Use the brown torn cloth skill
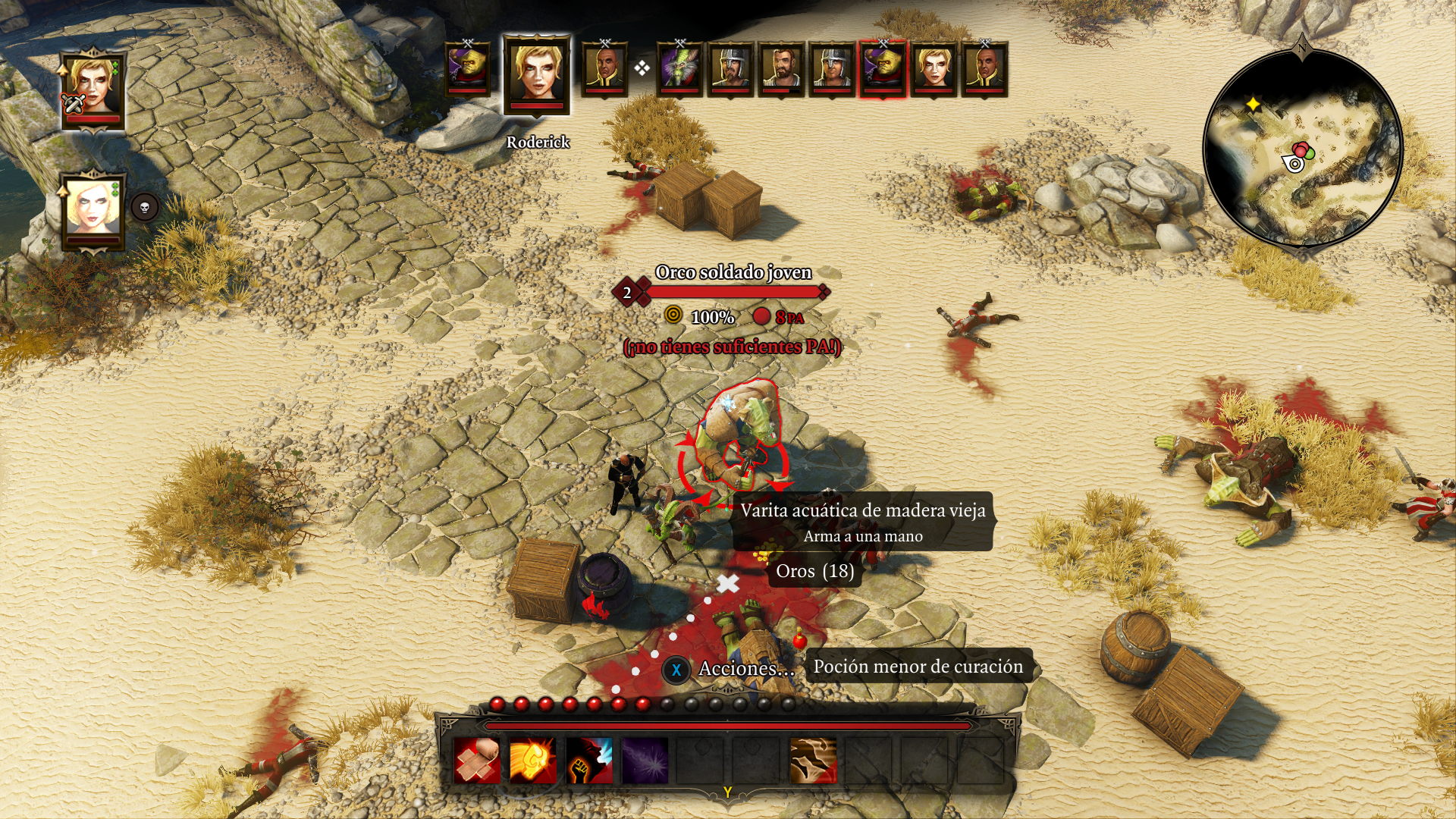The width and height of the screenshot is (1456, 819). [x=813, y=761]
